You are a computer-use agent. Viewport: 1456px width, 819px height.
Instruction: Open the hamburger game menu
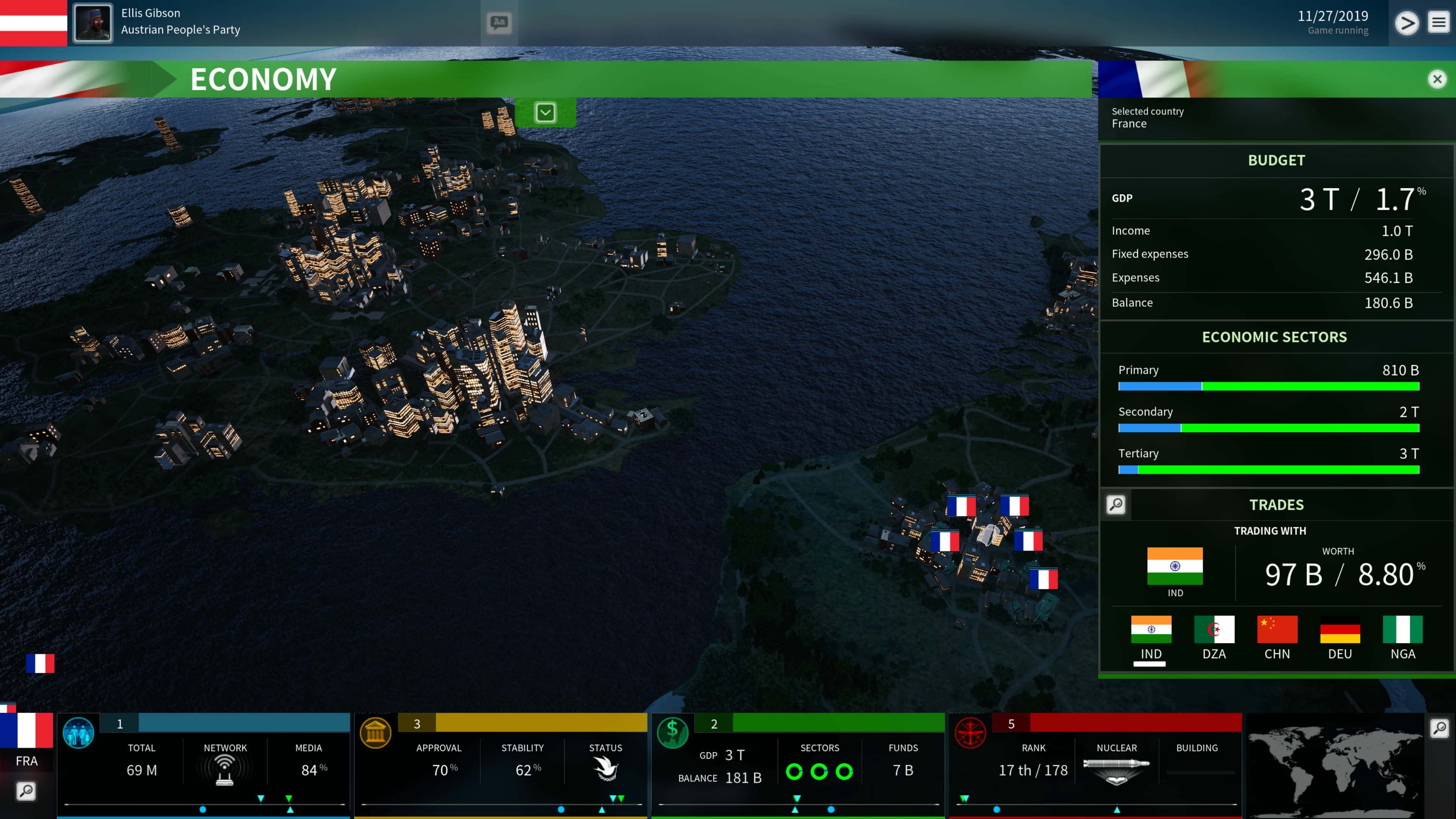[x=1439, y=23]
